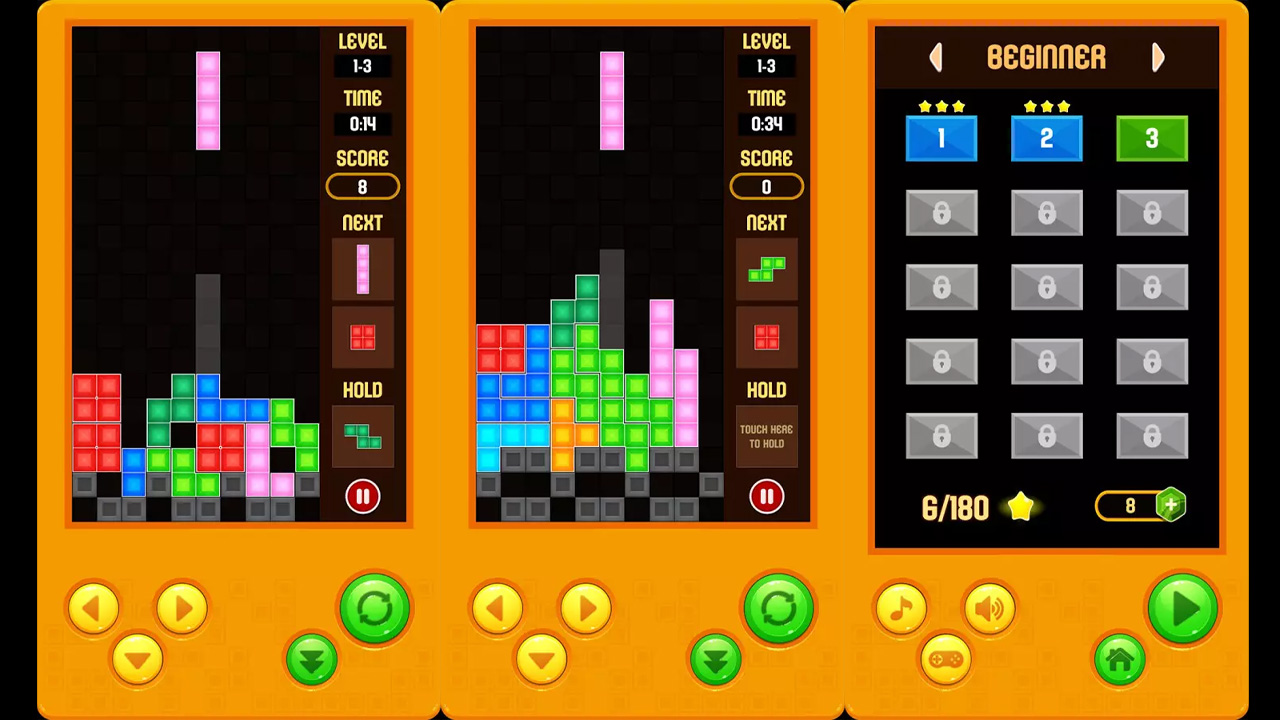Mute the game music
Viewport: 1280px width, 720px height.
point(899,608)
